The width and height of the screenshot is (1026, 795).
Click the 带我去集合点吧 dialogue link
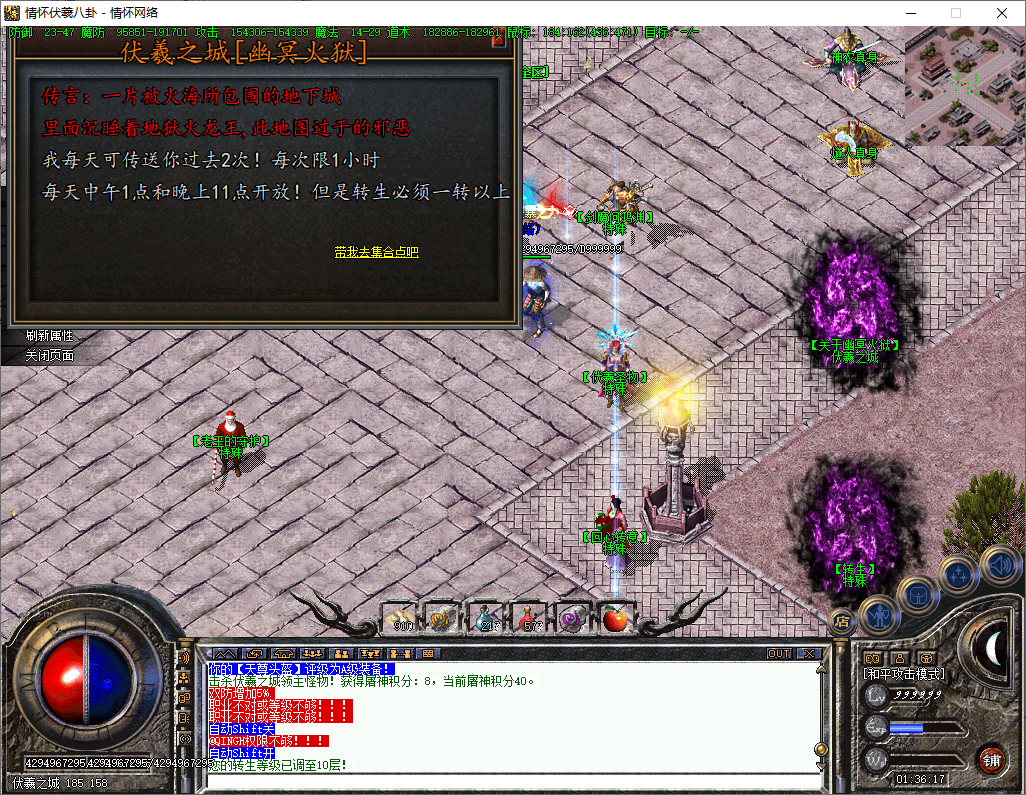(x=376, y=252)
